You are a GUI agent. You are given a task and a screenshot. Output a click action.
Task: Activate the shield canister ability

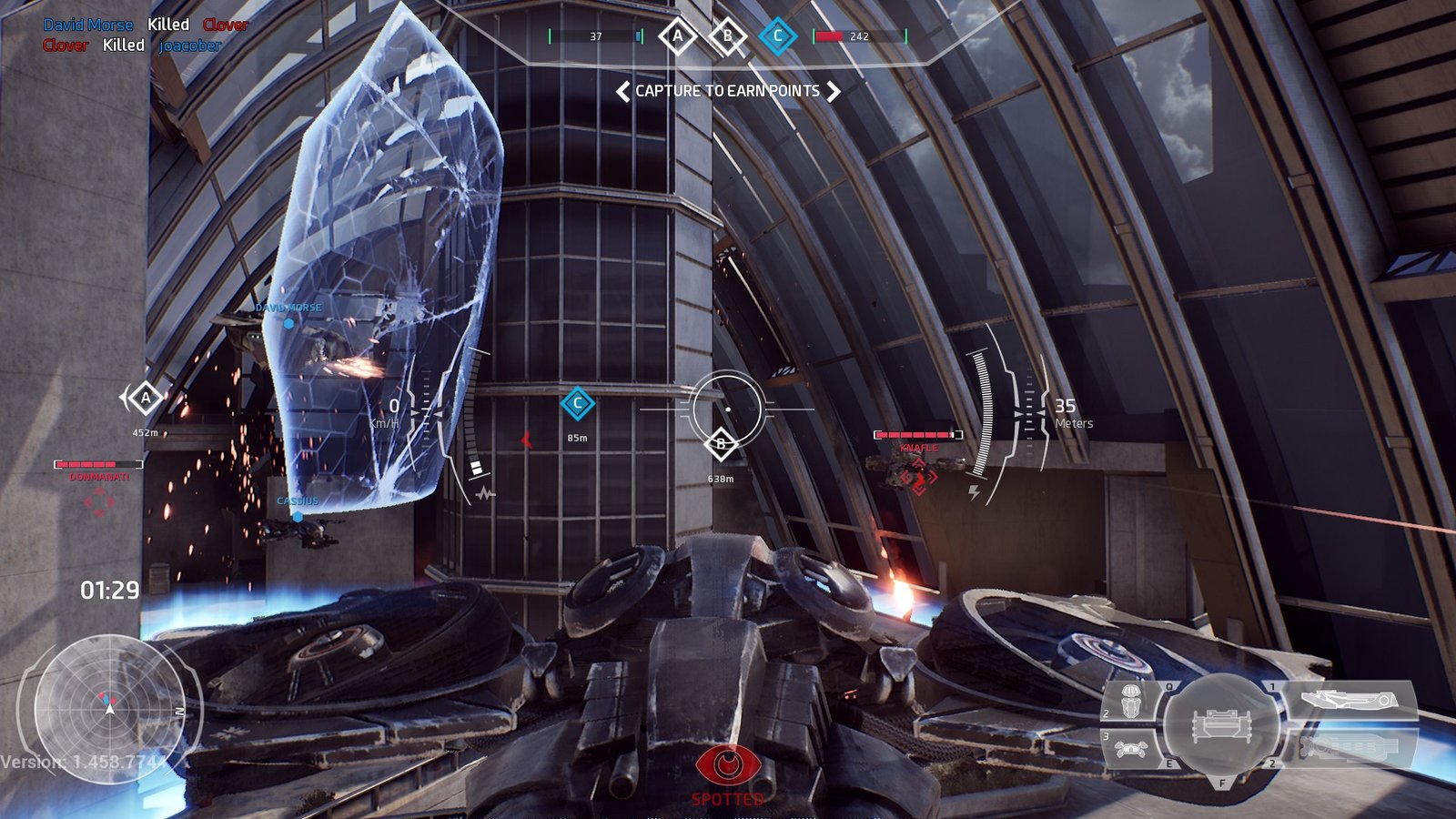pos(1131,701)
